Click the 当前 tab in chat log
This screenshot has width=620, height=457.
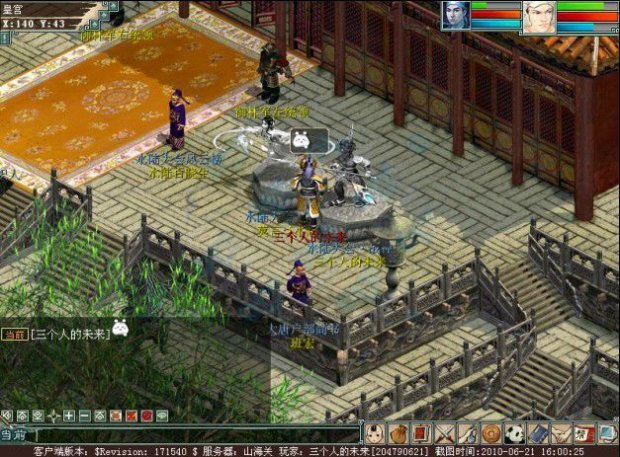coord(13,332)
